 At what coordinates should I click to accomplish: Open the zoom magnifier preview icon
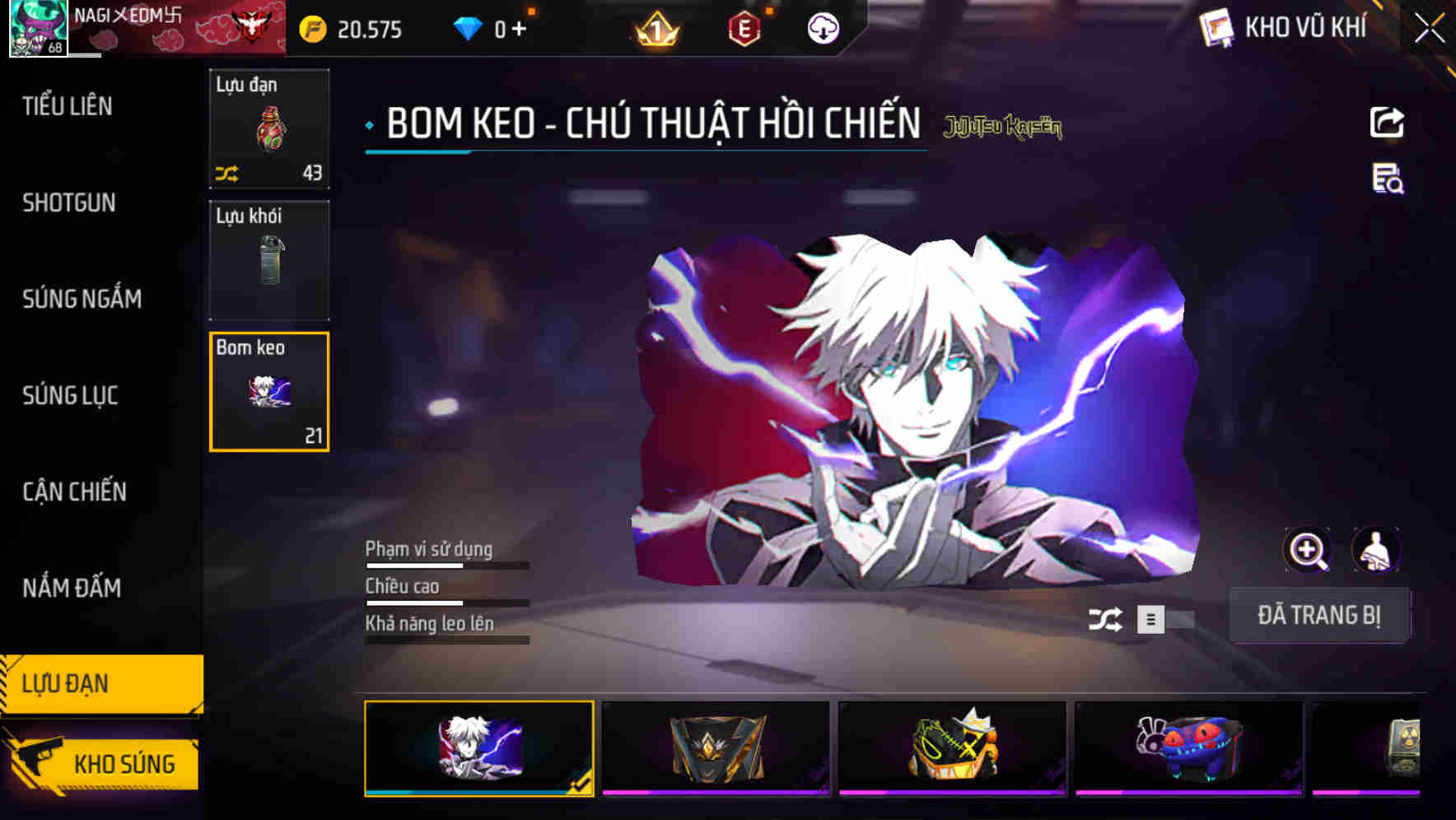pos(1306,550)
